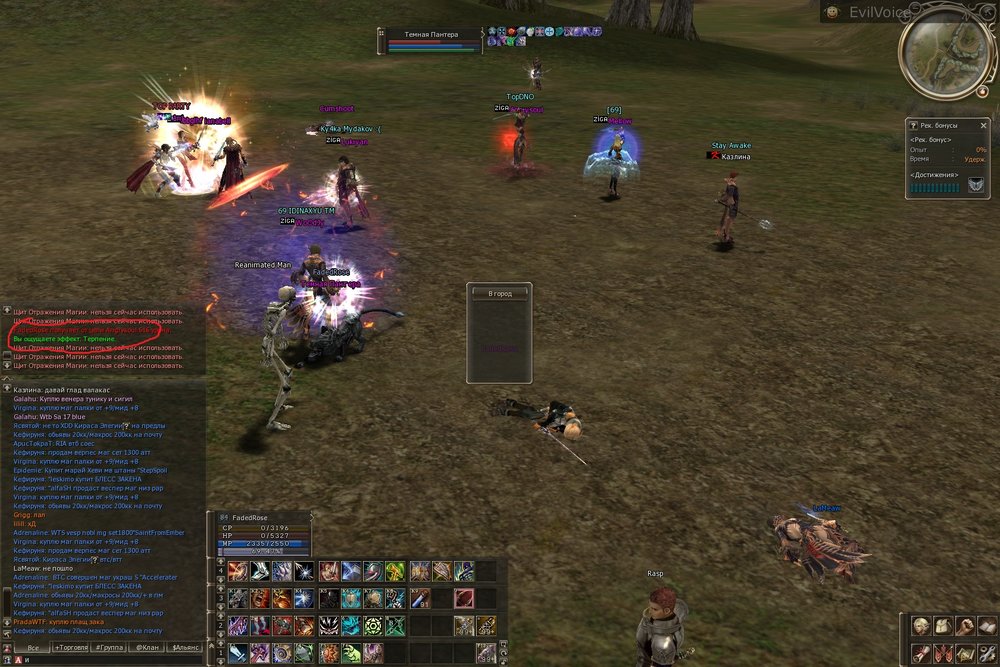Image resolution: width=1000 pixels, height=667 pixels.
Task: Open the character status elf-face icon
Action: point(919,626)
